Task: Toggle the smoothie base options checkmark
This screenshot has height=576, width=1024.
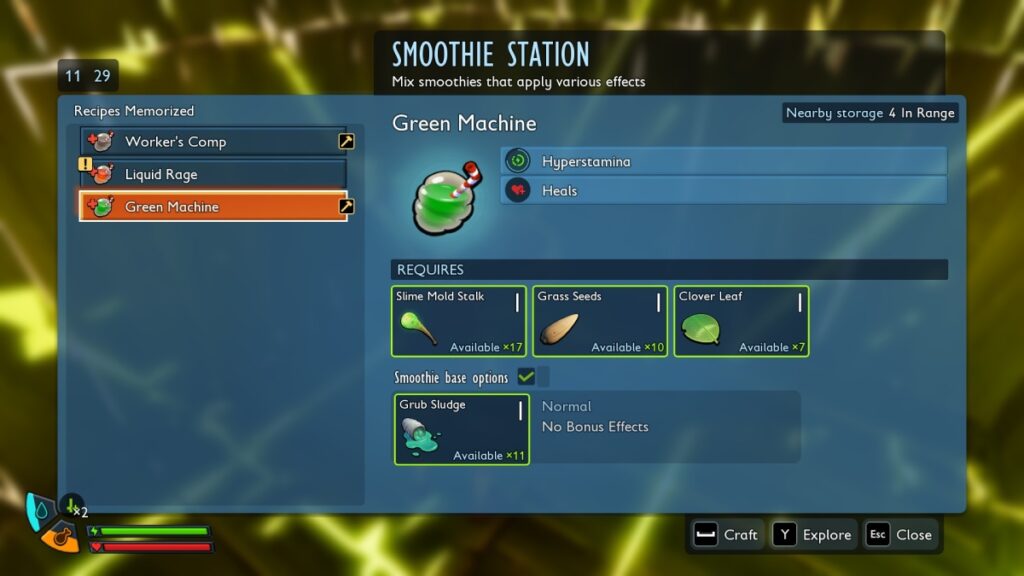Action: 526,377
